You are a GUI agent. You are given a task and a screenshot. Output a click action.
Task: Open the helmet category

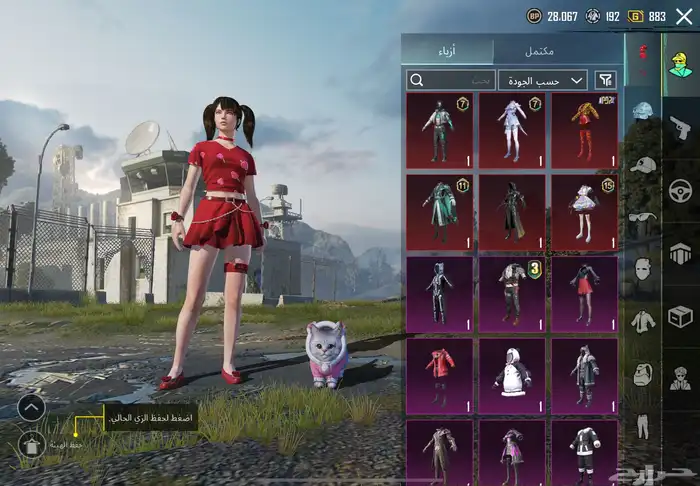(x=643, y=110)
